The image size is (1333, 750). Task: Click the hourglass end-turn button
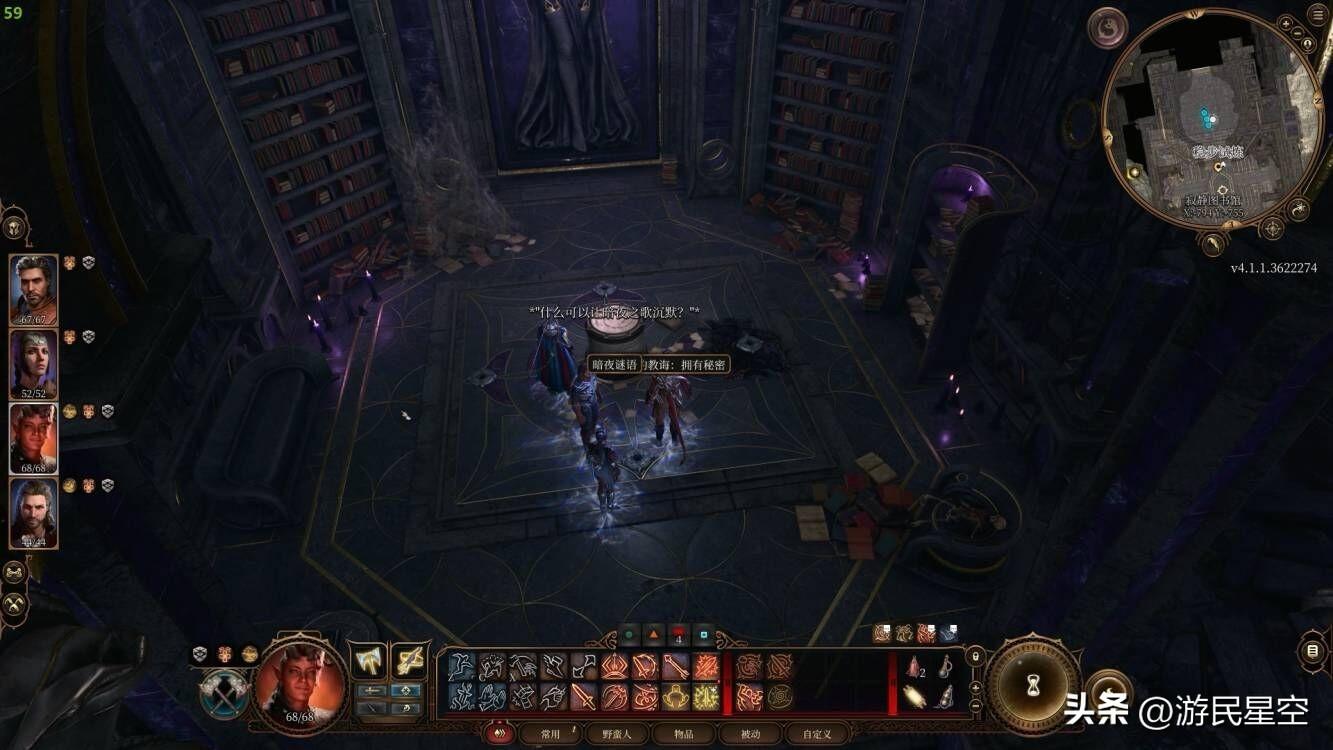[1034, 684]
